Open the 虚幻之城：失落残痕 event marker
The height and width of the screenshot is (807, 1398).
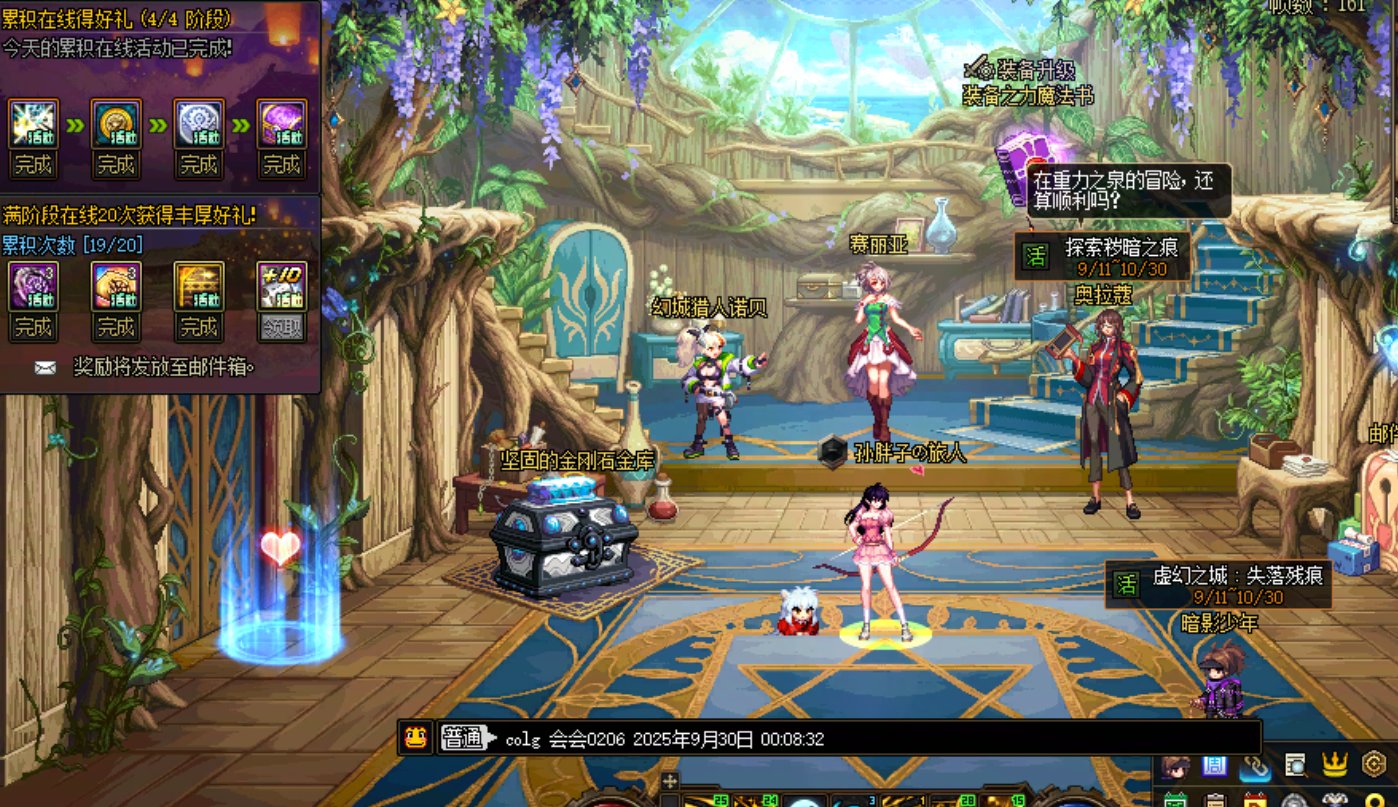tap(1218, 584)
